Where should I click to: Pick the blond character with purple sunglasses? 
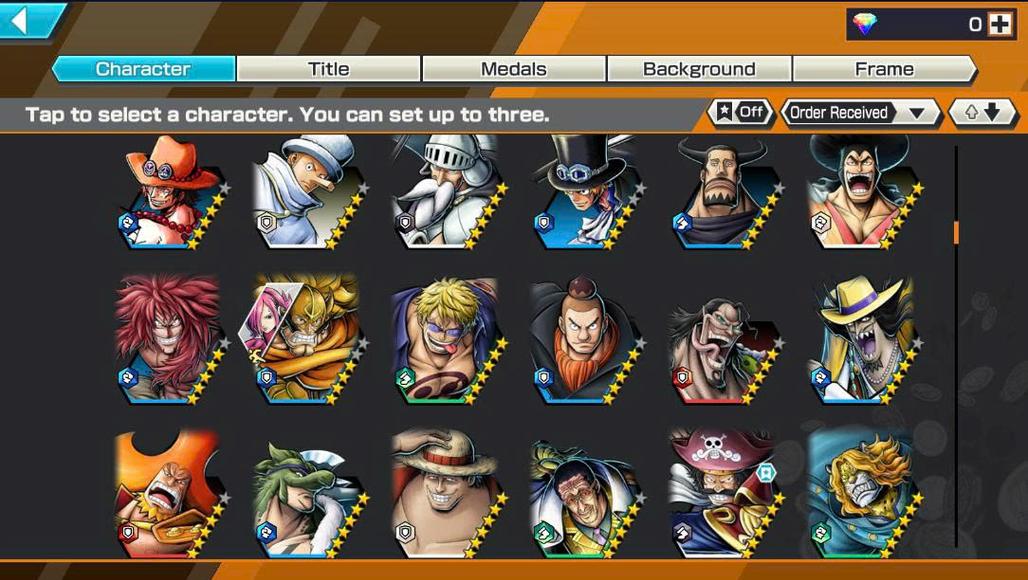(444, 339)
